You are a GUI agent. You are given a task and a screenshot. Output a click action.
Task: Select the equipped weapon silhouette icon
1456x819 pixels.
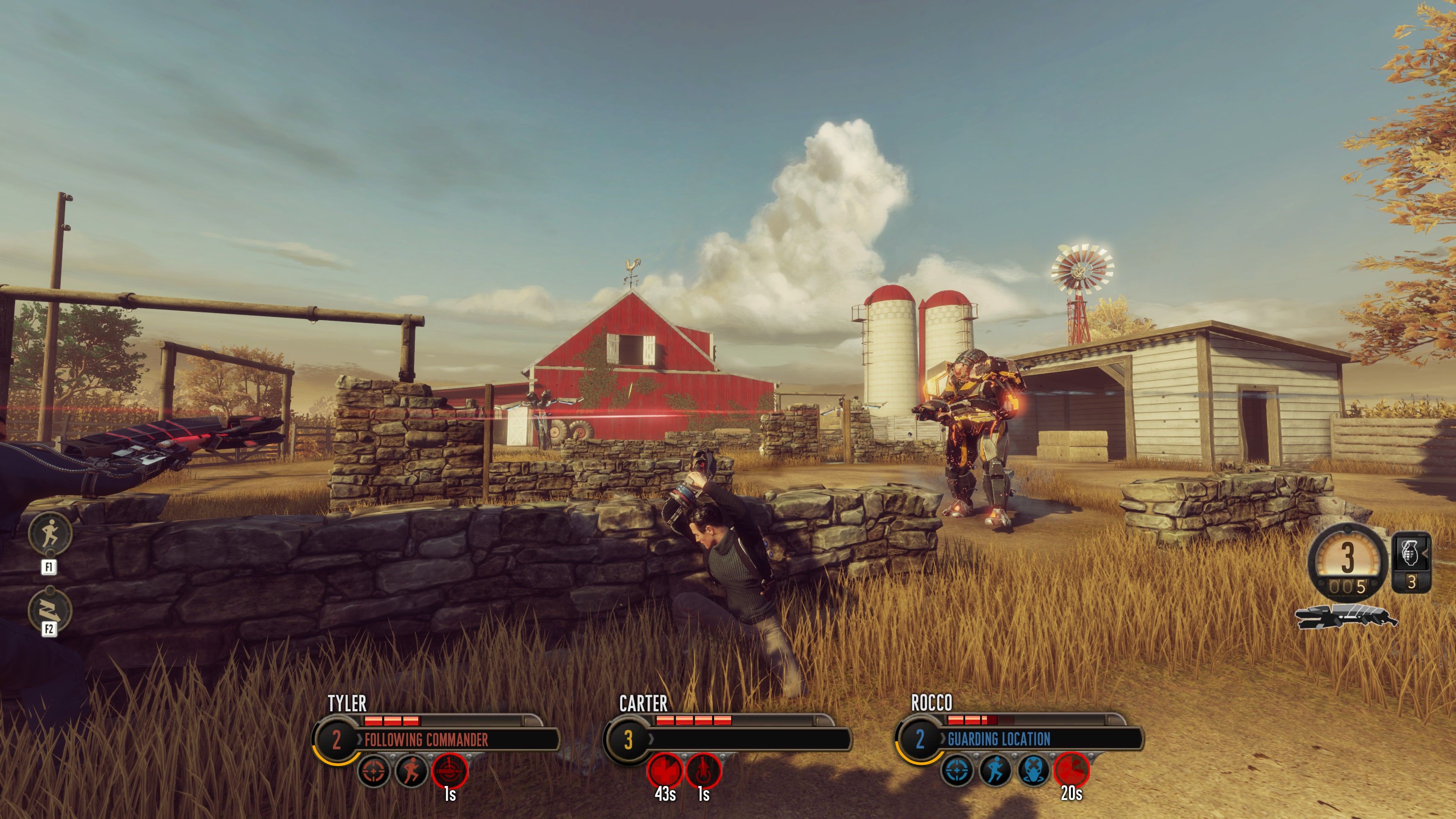[1346, 616]
